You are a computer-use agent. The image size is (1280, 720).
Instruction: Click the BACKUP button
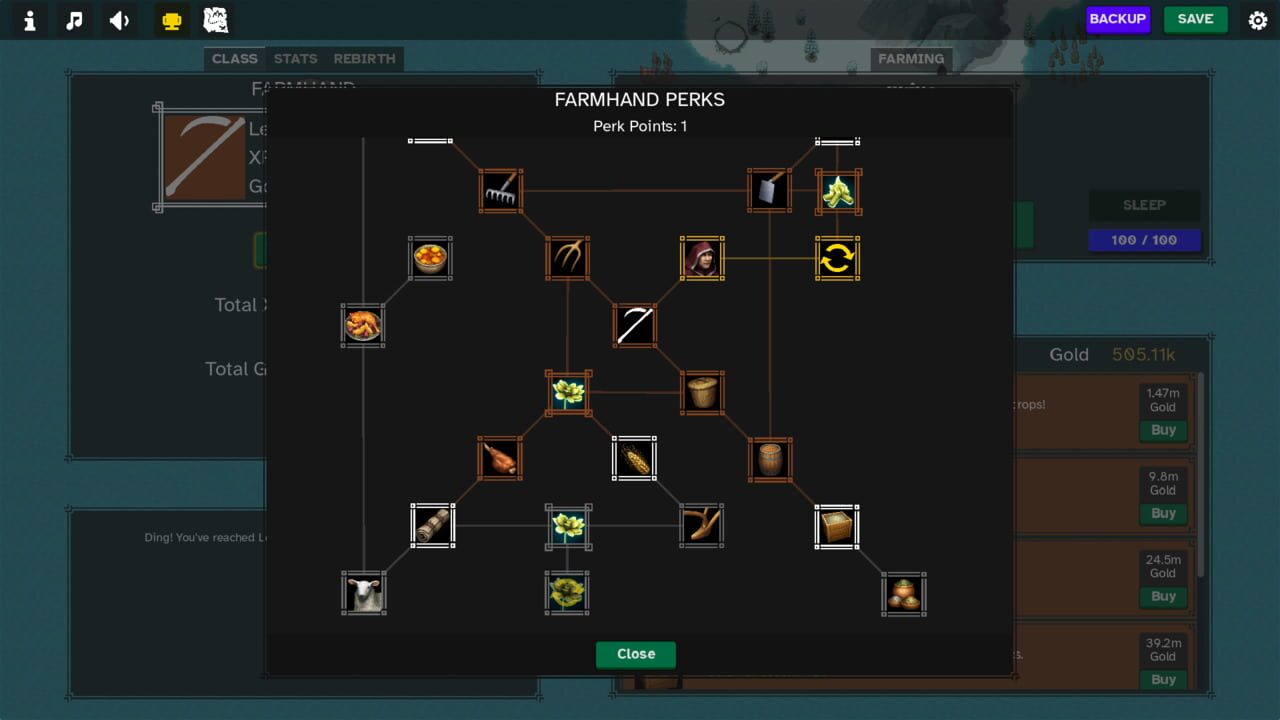pyautogui.click(x=1118, y=19)
